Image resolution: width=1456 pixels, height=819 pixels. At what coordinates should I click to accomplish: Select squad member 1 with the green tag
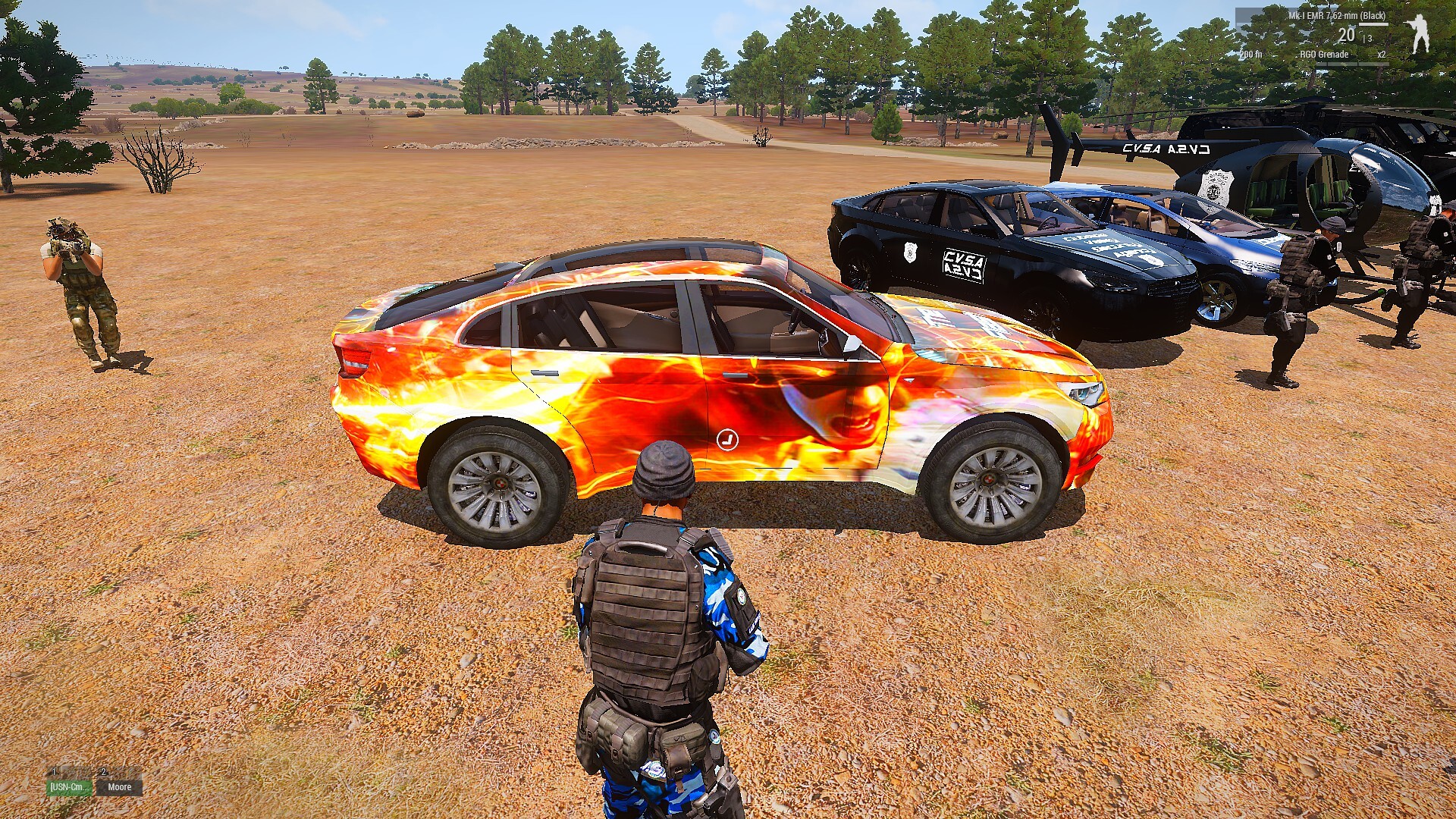[69, 787]
